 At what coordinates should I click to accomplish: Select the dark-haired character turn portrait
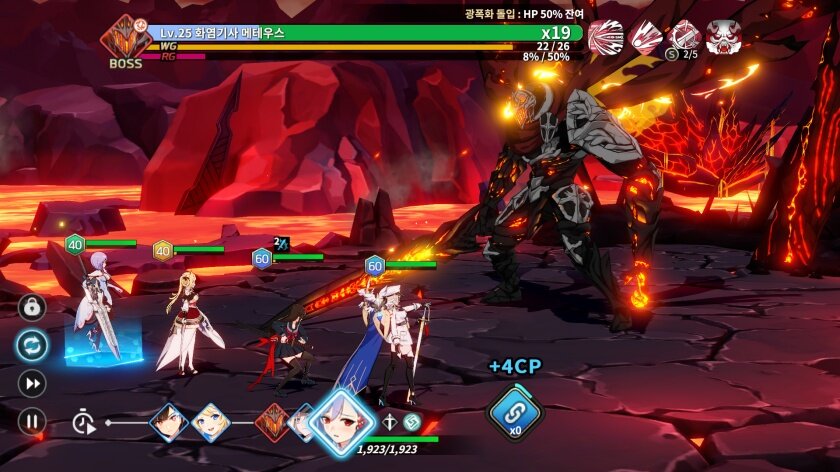point(168,422)
